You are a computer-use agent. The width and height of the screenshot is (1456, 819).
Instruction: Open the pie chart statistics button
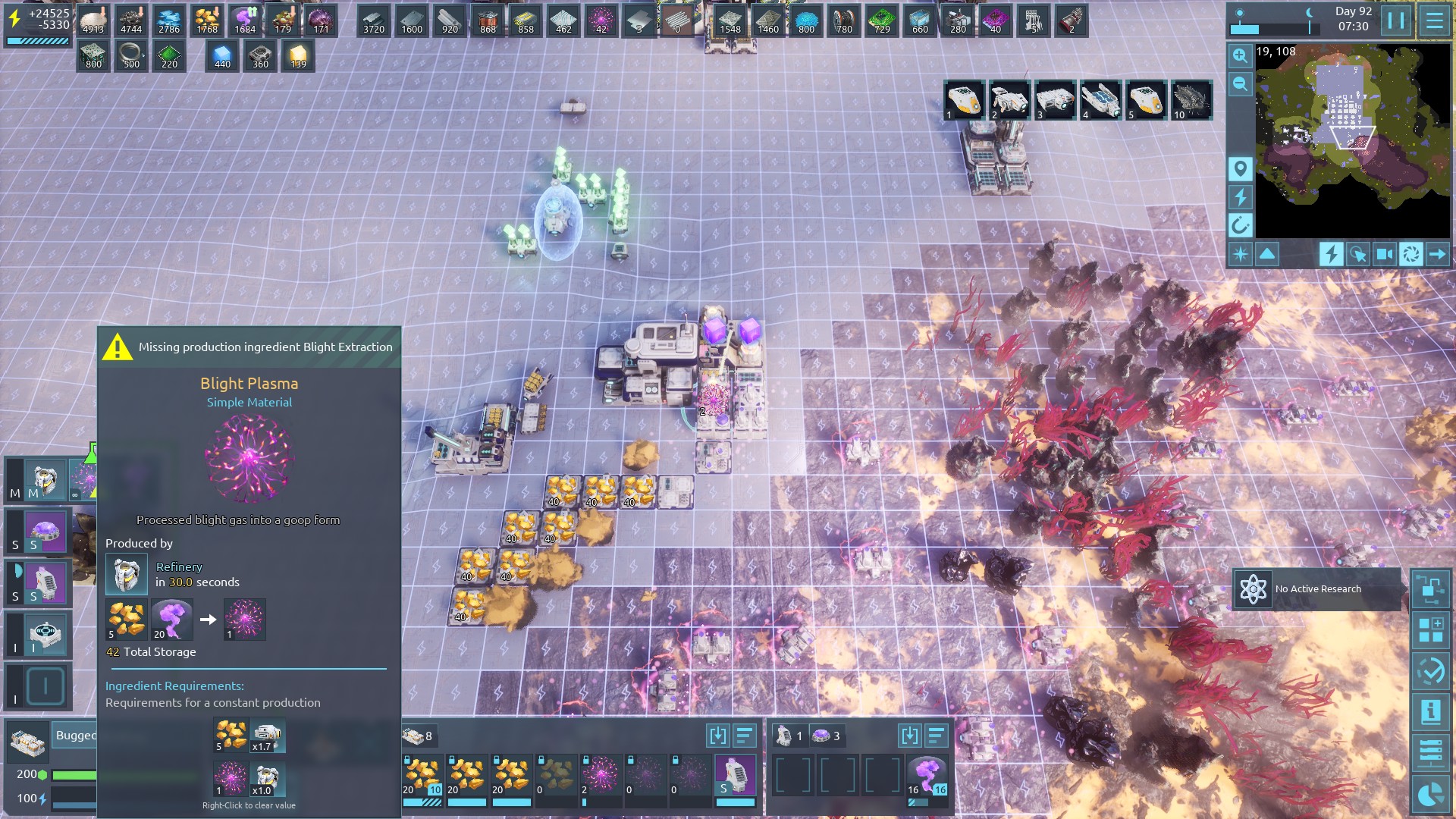click(1430, 794)
